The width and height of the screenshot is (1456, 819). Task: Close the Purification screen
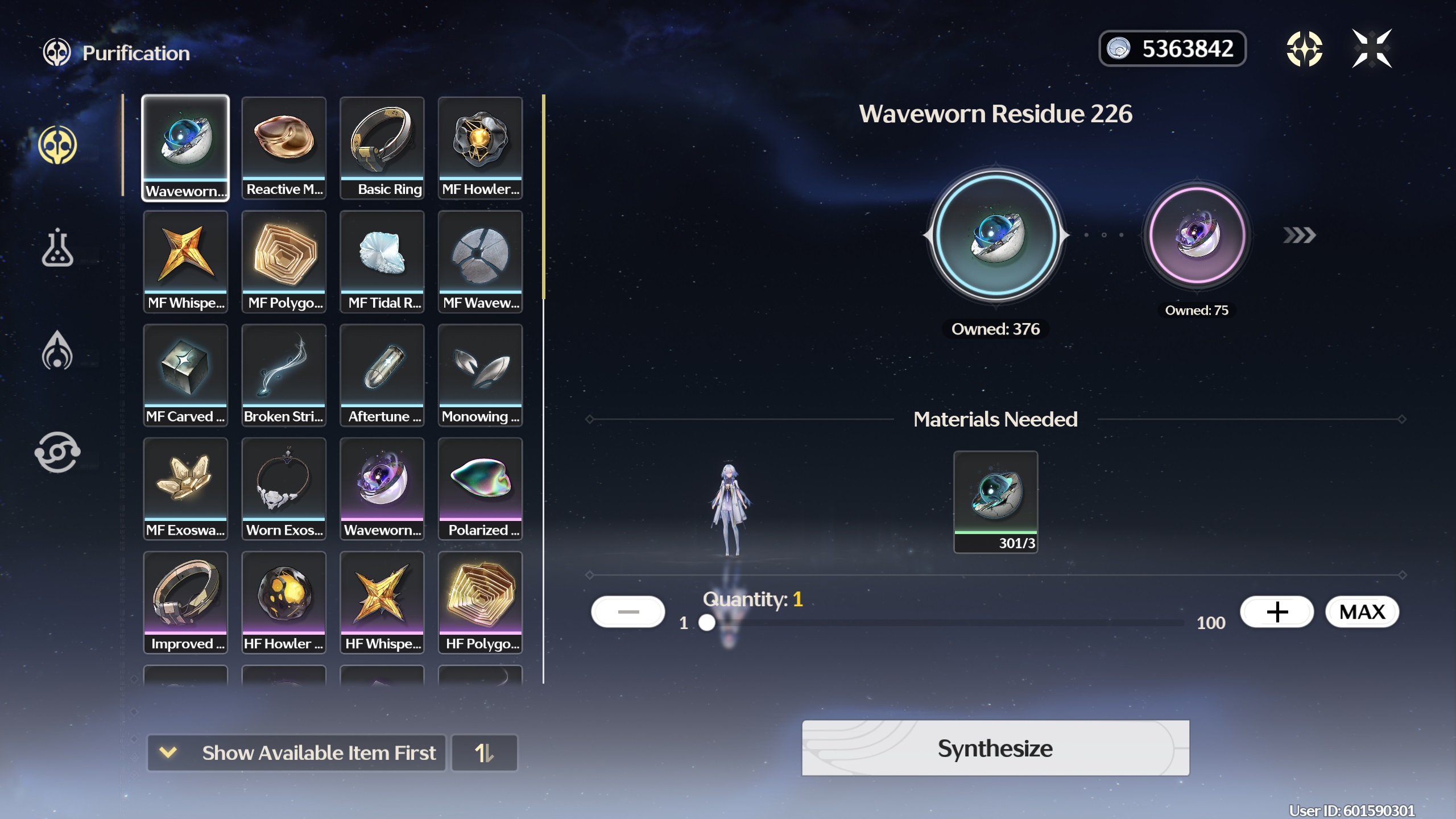(1371, 49)
